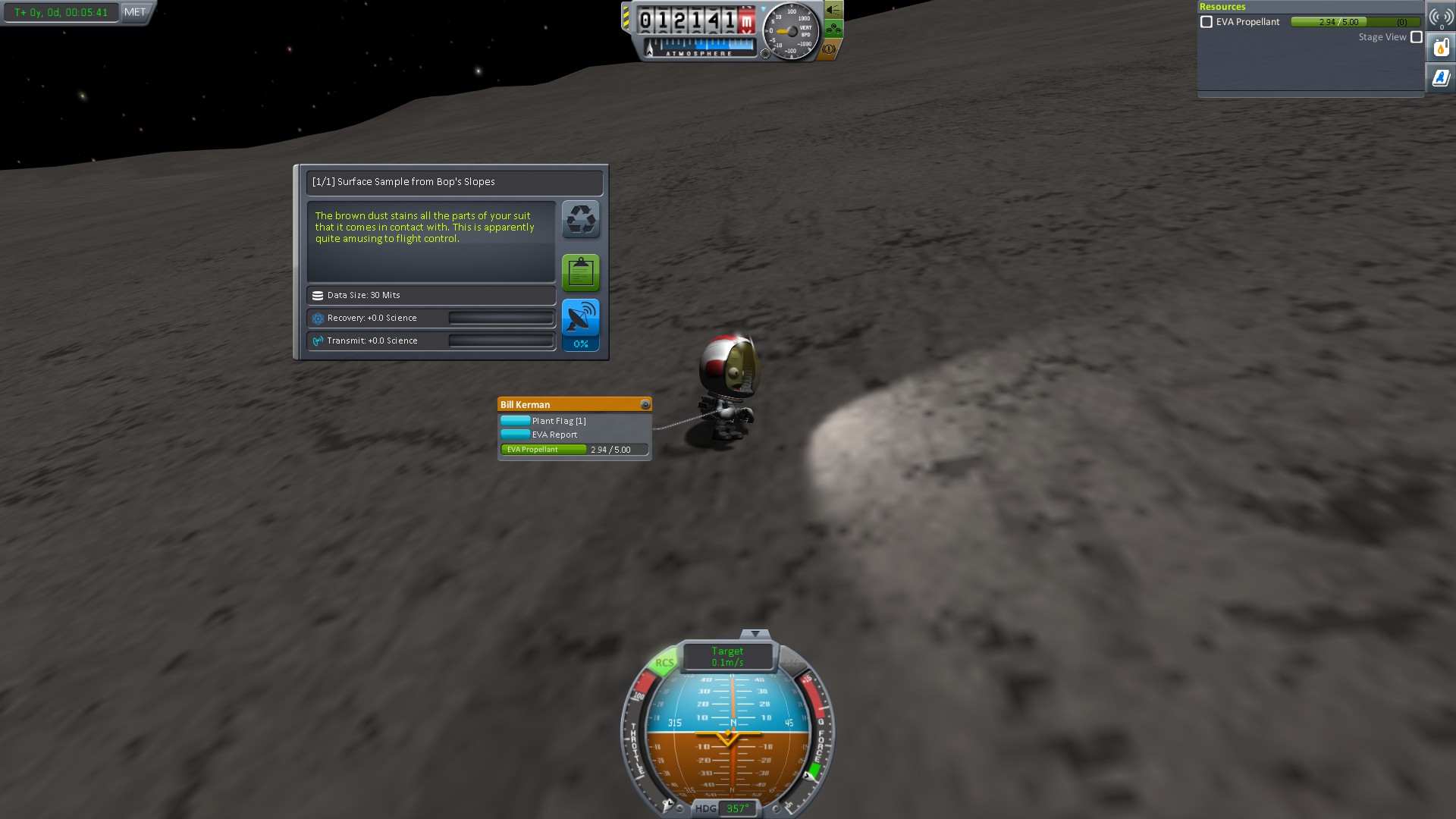This screenshot has height=819, width=1456.
Task: Toggle the MET mission clock mode button
Action: click(x=135, y=12)
